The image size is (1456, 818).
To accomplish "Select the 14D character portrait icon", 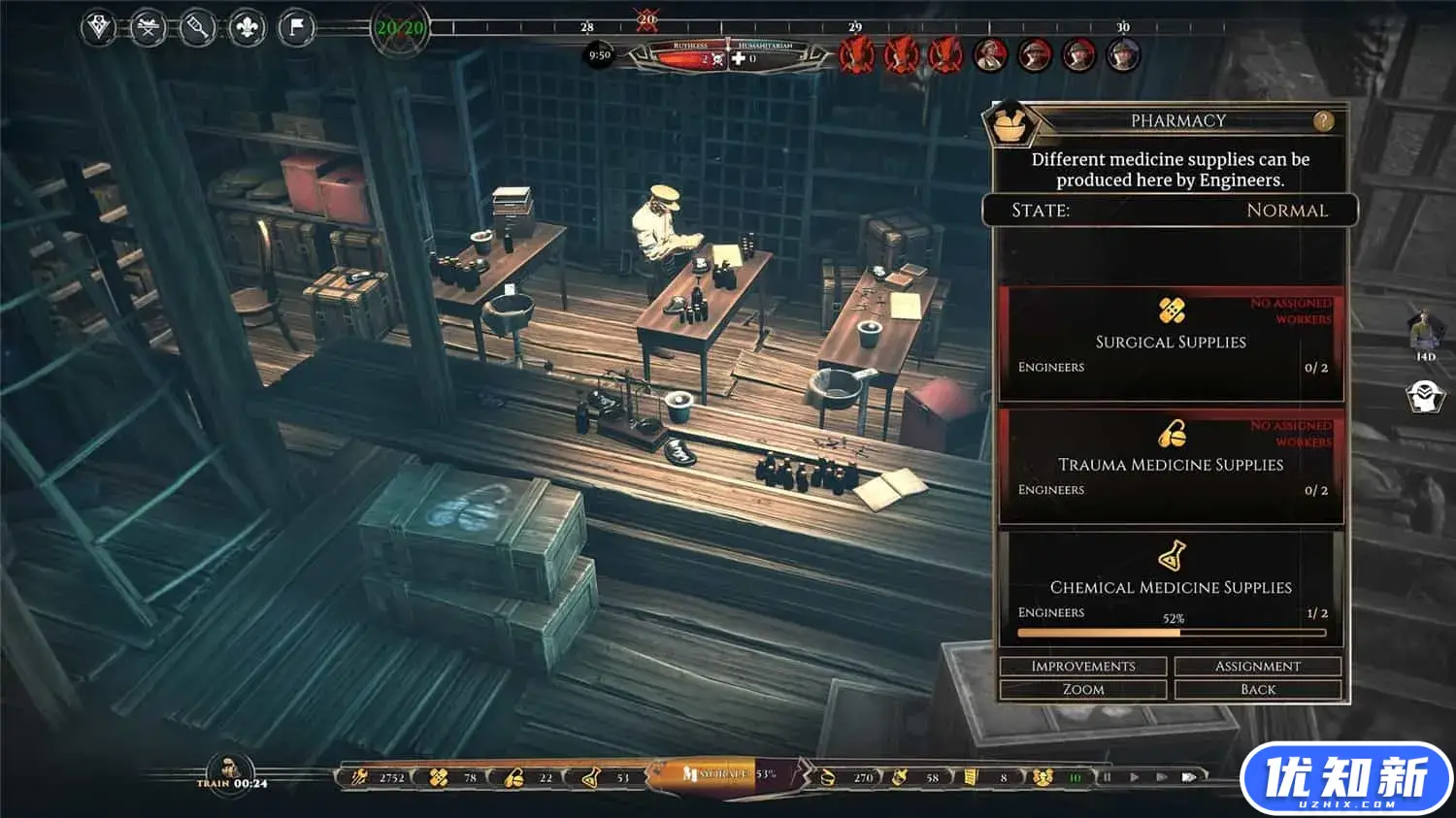I will [x=1424, y=330].
